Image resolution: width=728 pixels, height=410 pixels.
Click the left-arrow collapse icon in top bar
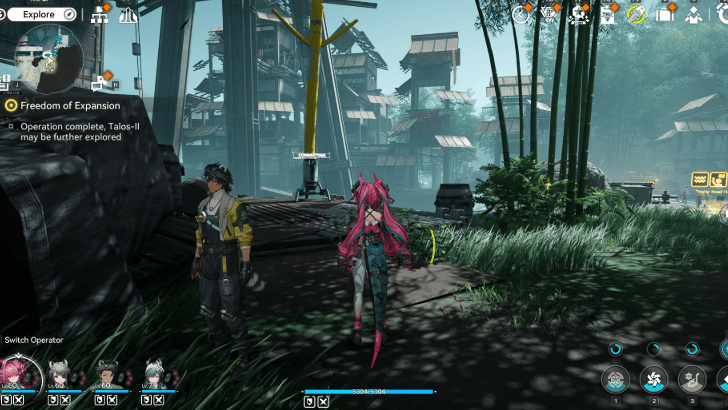(x=520, y=14)
